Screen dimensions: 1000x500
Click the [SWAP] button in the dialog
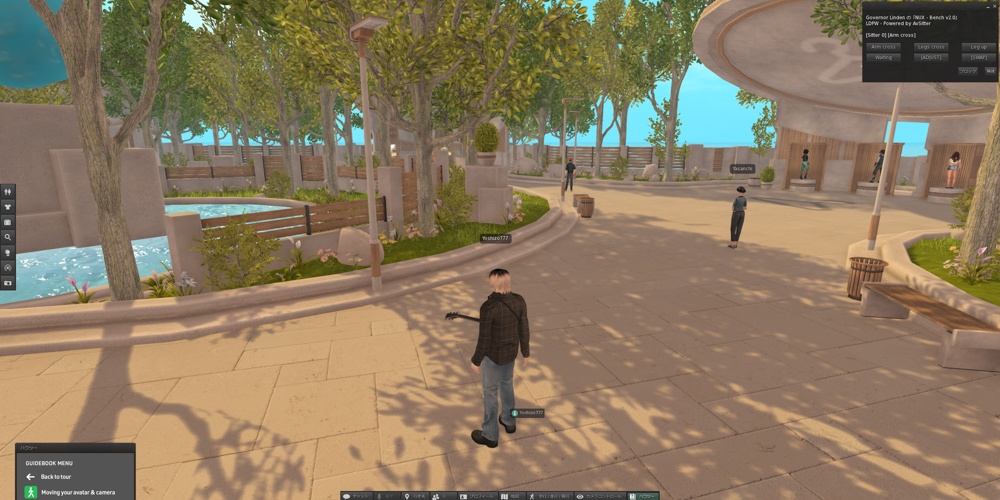click(978, 58)
